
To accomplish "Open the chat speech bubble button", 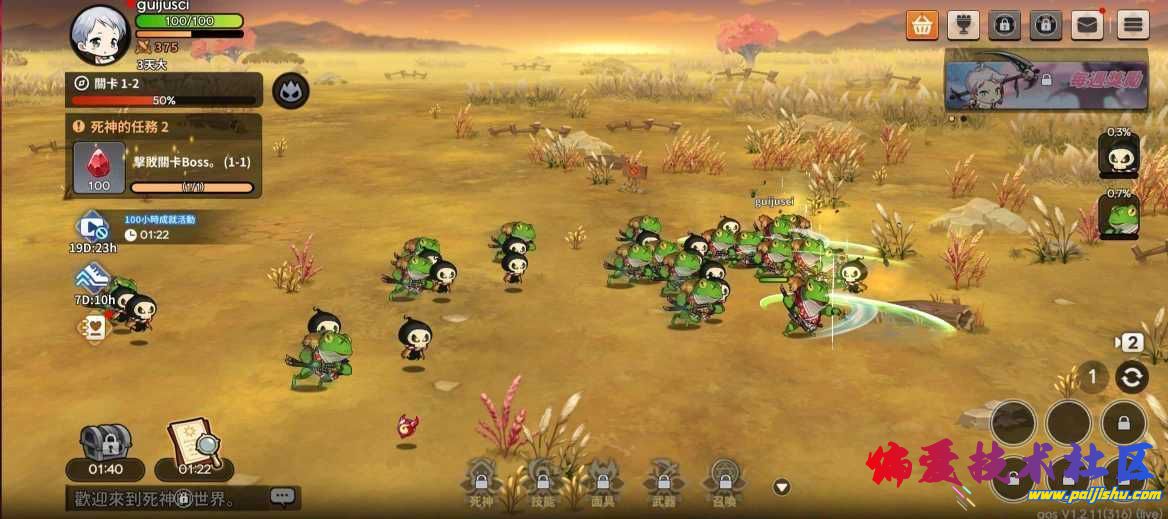I will coord(283,495).
